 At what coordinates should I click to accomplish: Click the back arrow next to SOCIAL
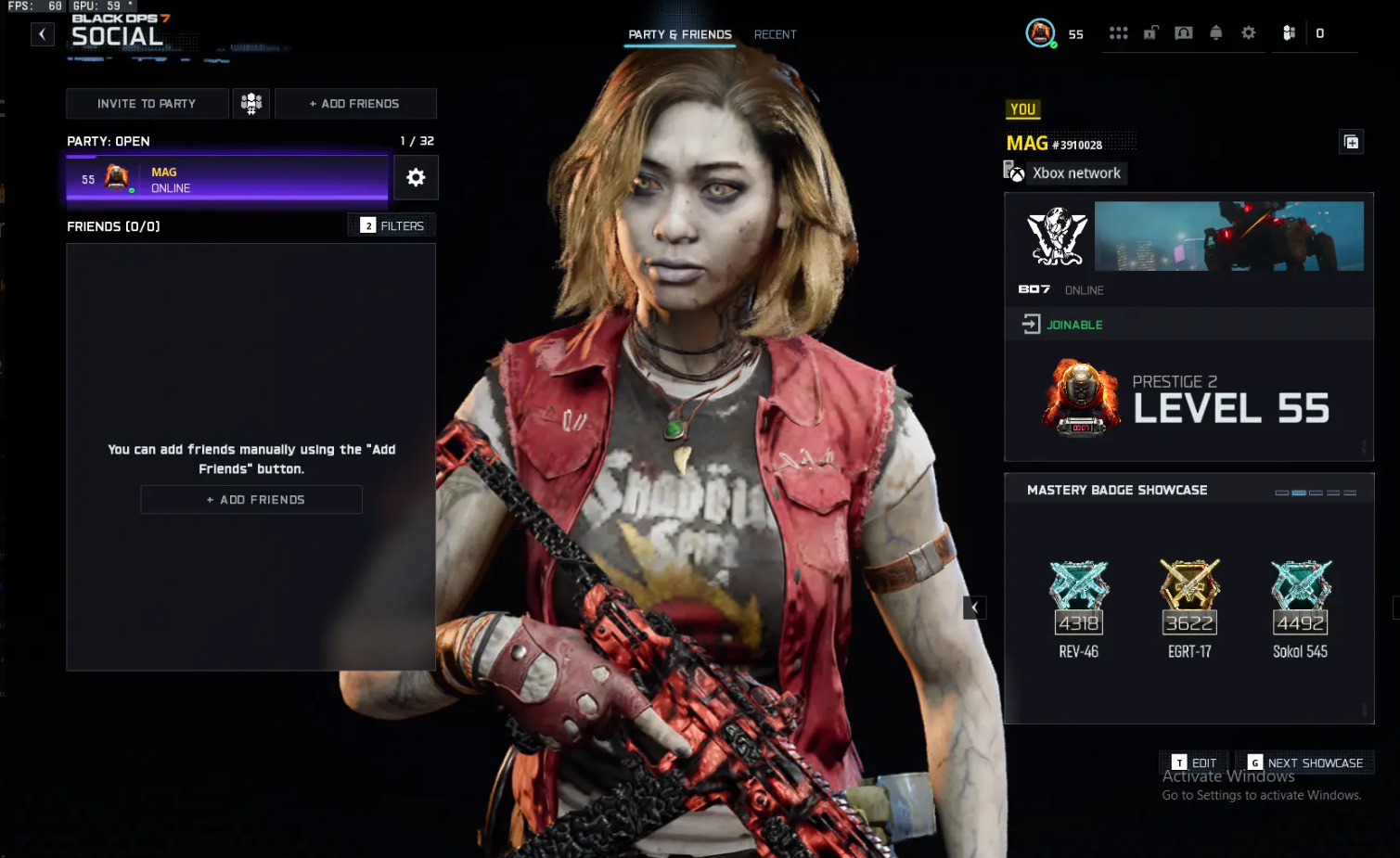[42, 33]
